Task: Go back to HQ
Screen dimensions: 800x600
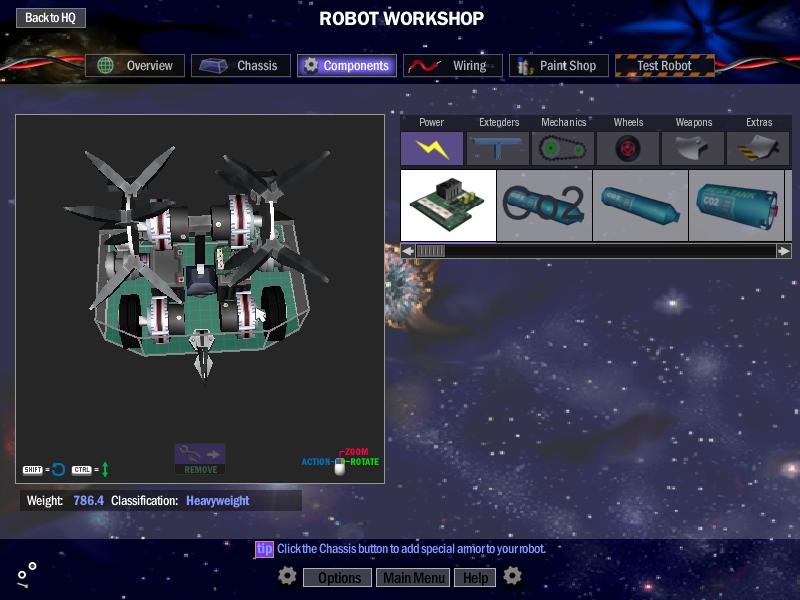Action: click(x=51, y=18)
